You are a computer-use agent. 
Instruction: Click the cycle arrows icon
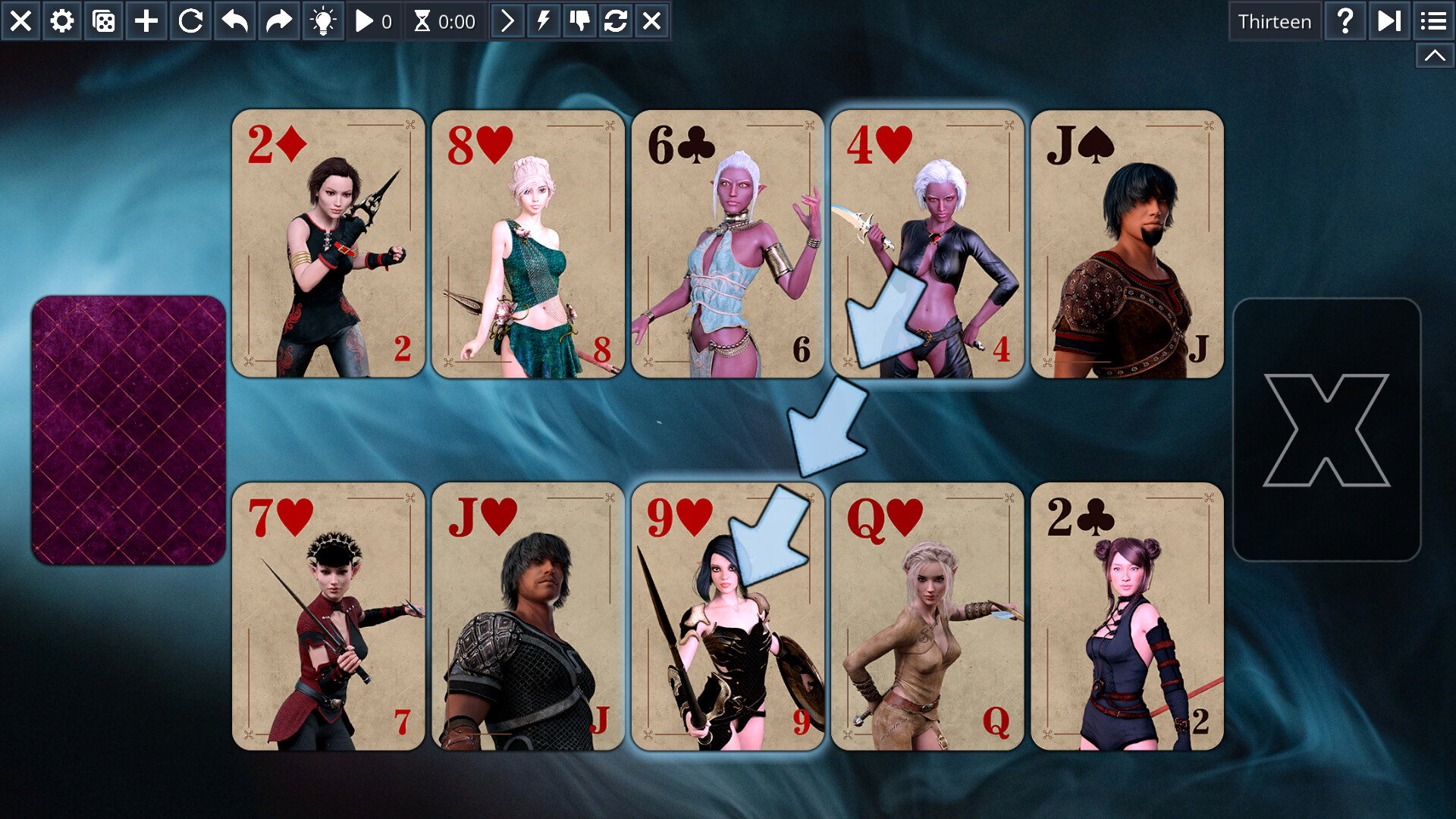coord(615,21)
